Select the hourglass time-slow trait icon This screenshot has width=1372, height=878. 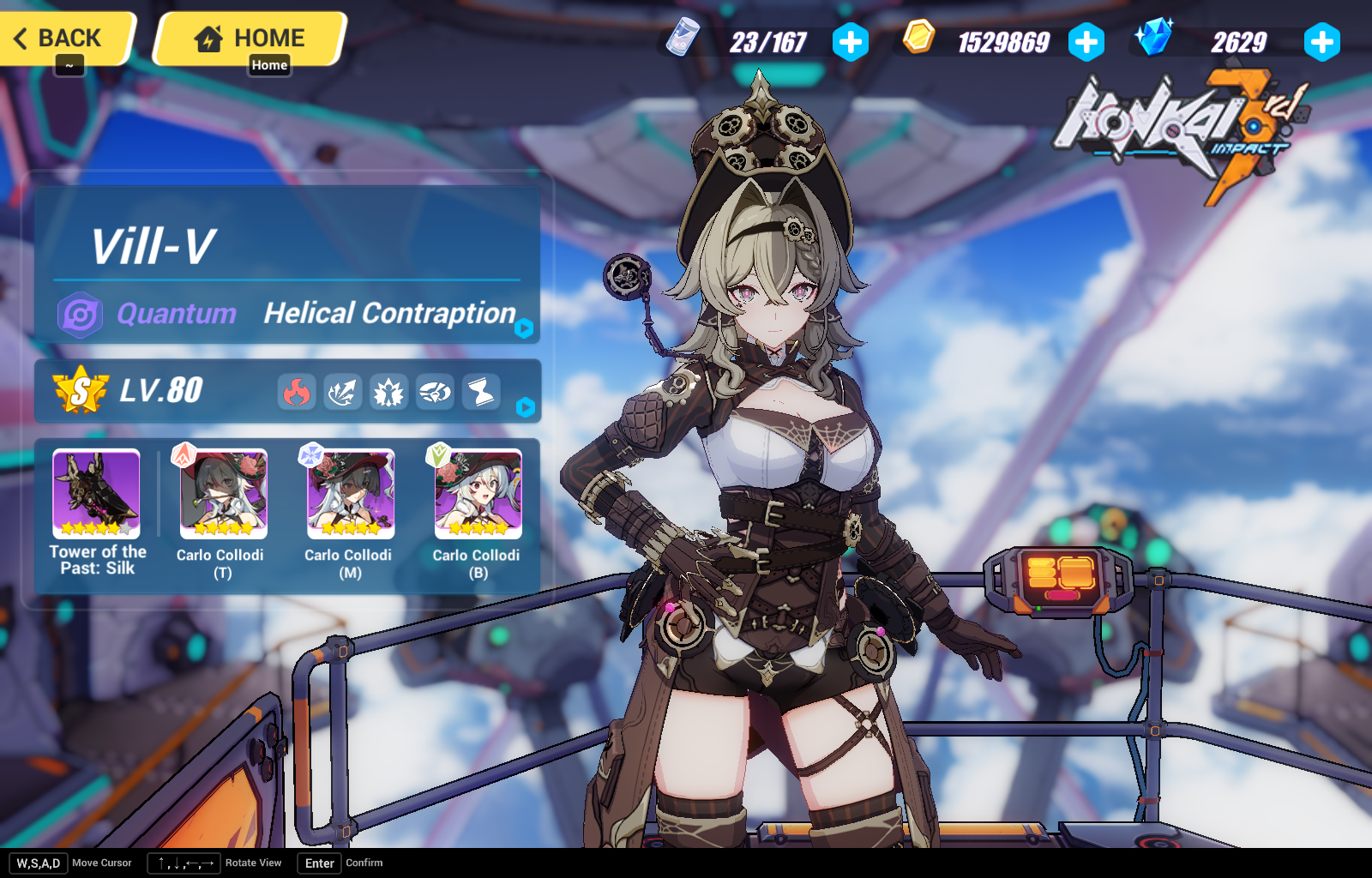(480, 392)
